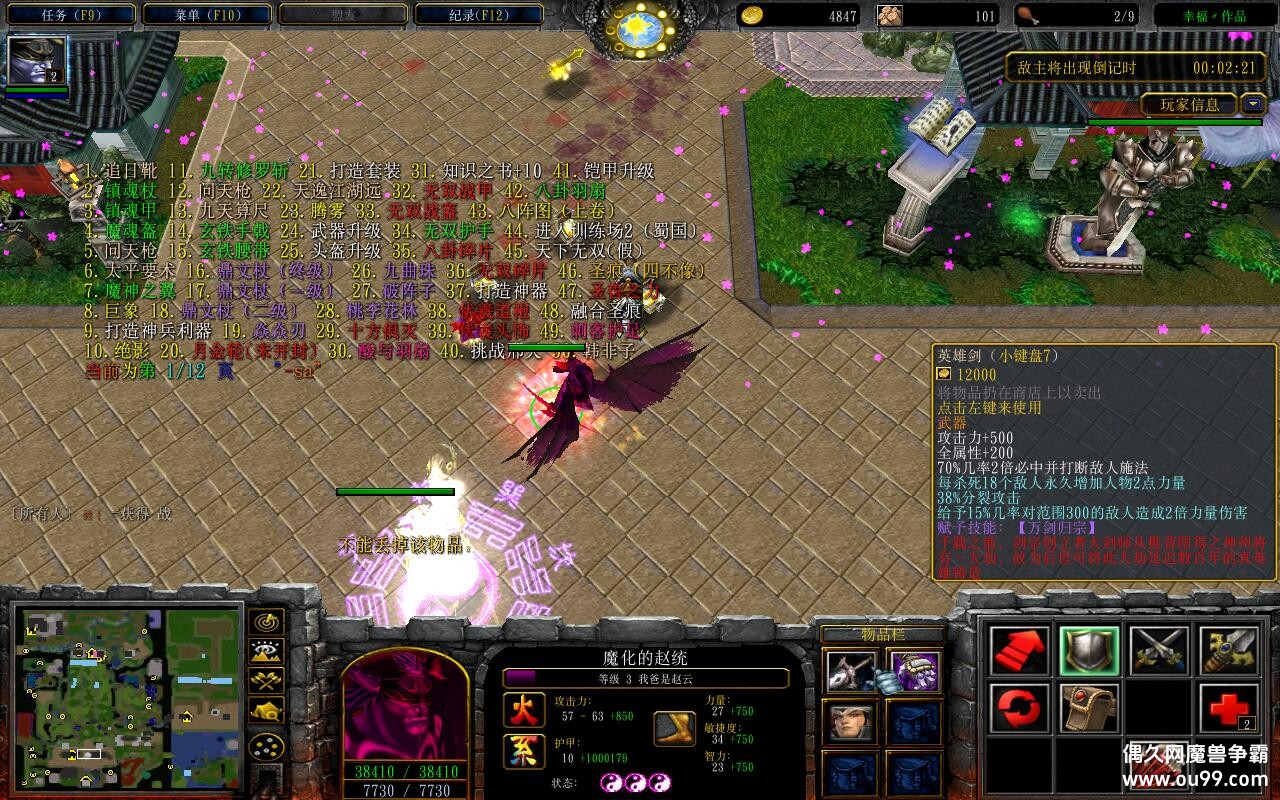This screenshot has height=800, width=1280.
Task: Toggle minimap ally color mode button
Action: point(266,682)
